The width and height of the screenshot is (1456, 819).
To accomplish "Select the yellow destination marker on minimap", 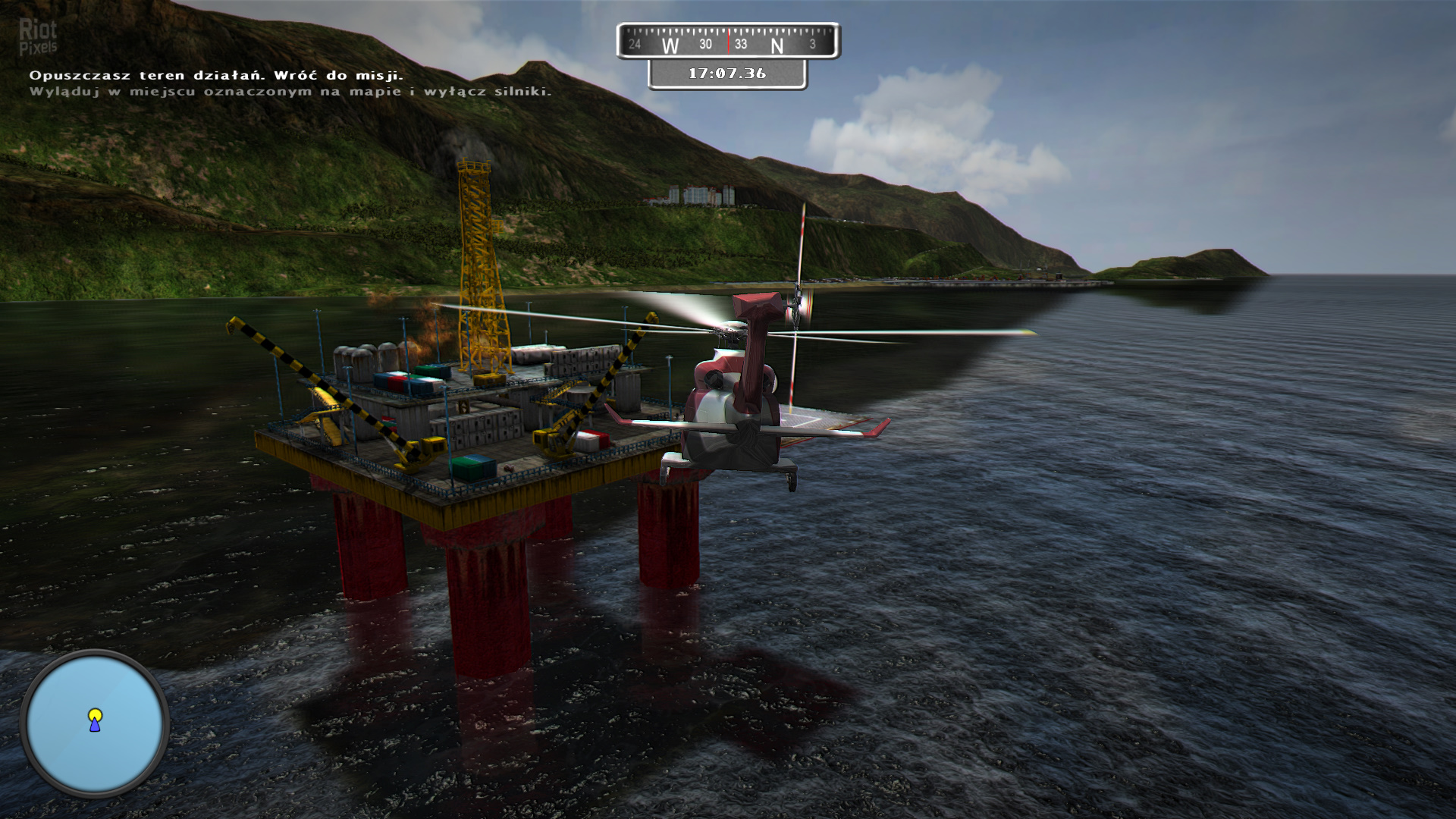I will click(95, 714).
